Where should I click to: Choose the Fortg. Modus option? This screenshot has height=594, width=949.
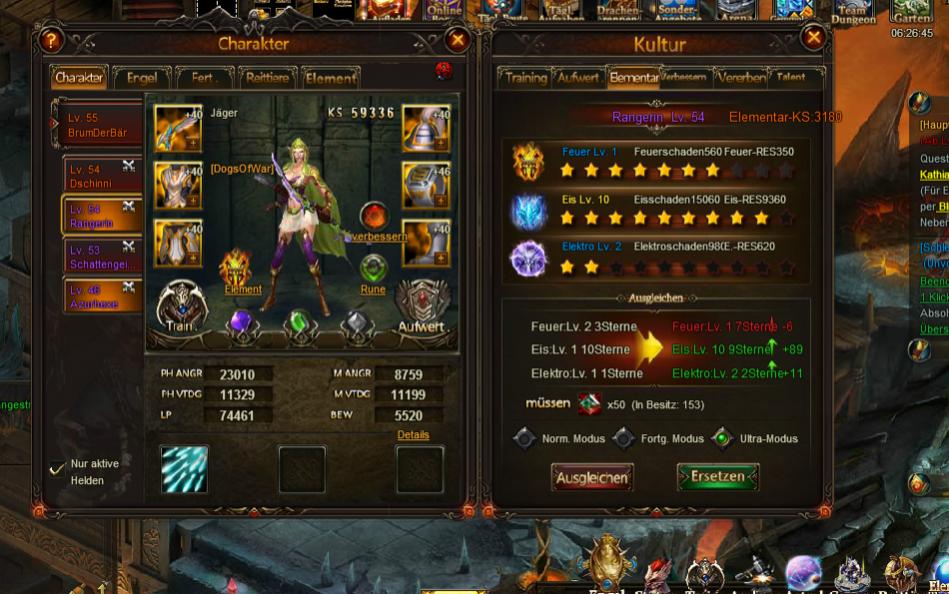click(624, 439)
